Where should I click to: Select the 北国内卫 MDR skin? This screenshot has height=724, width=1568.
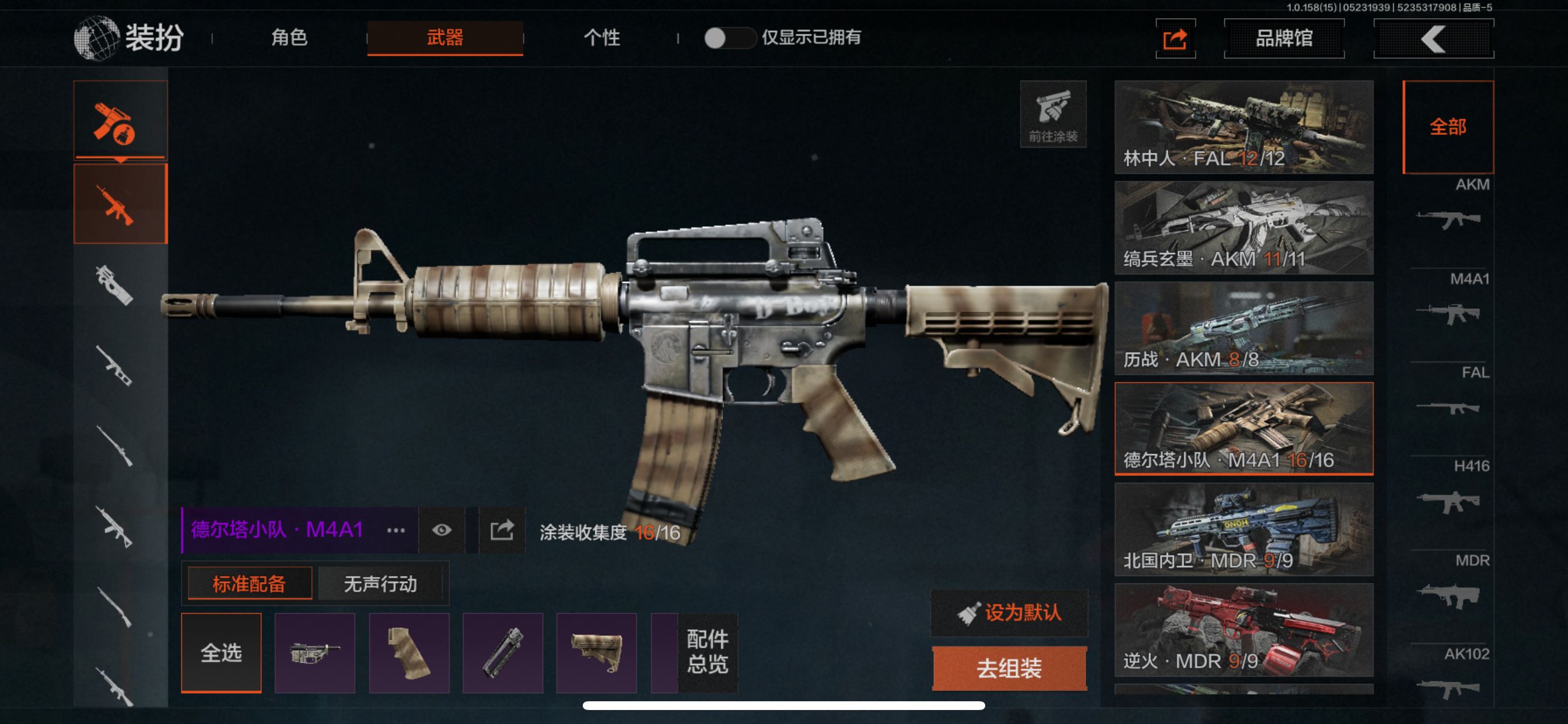click(x=1244, y=529)
